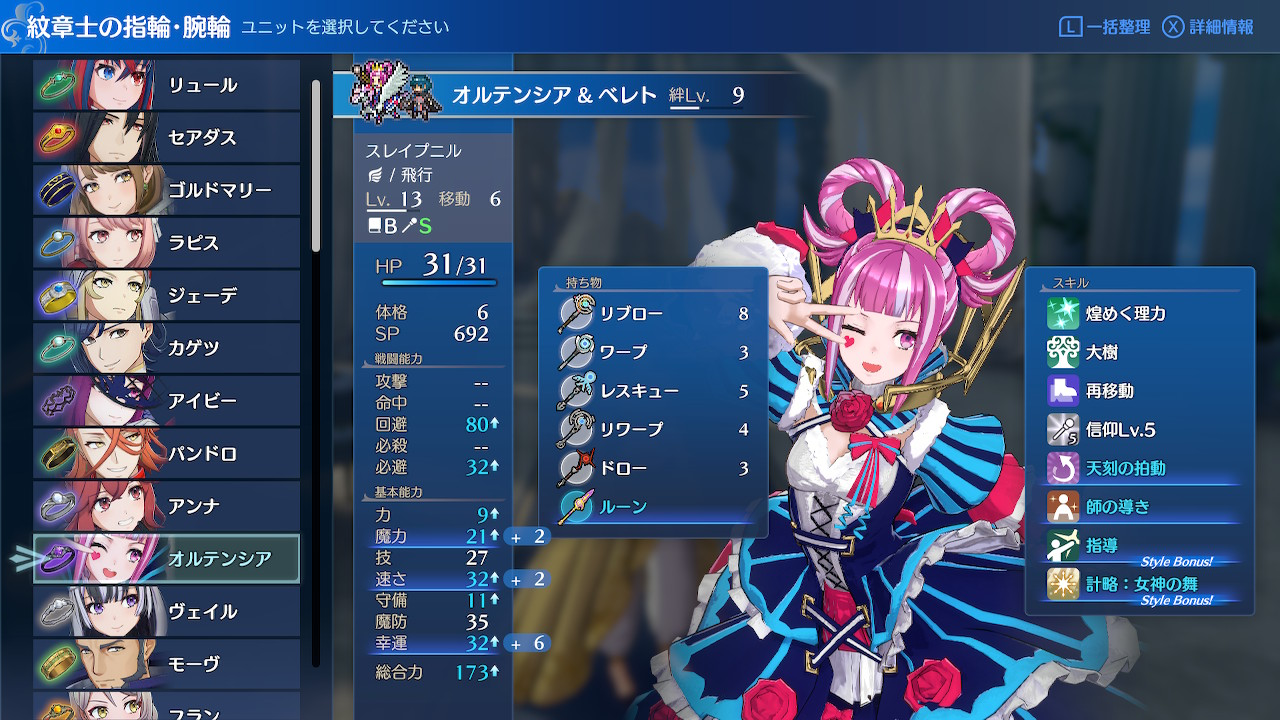
Task: Show the 再移動 skill entry
Action: tap(1139, 391)
